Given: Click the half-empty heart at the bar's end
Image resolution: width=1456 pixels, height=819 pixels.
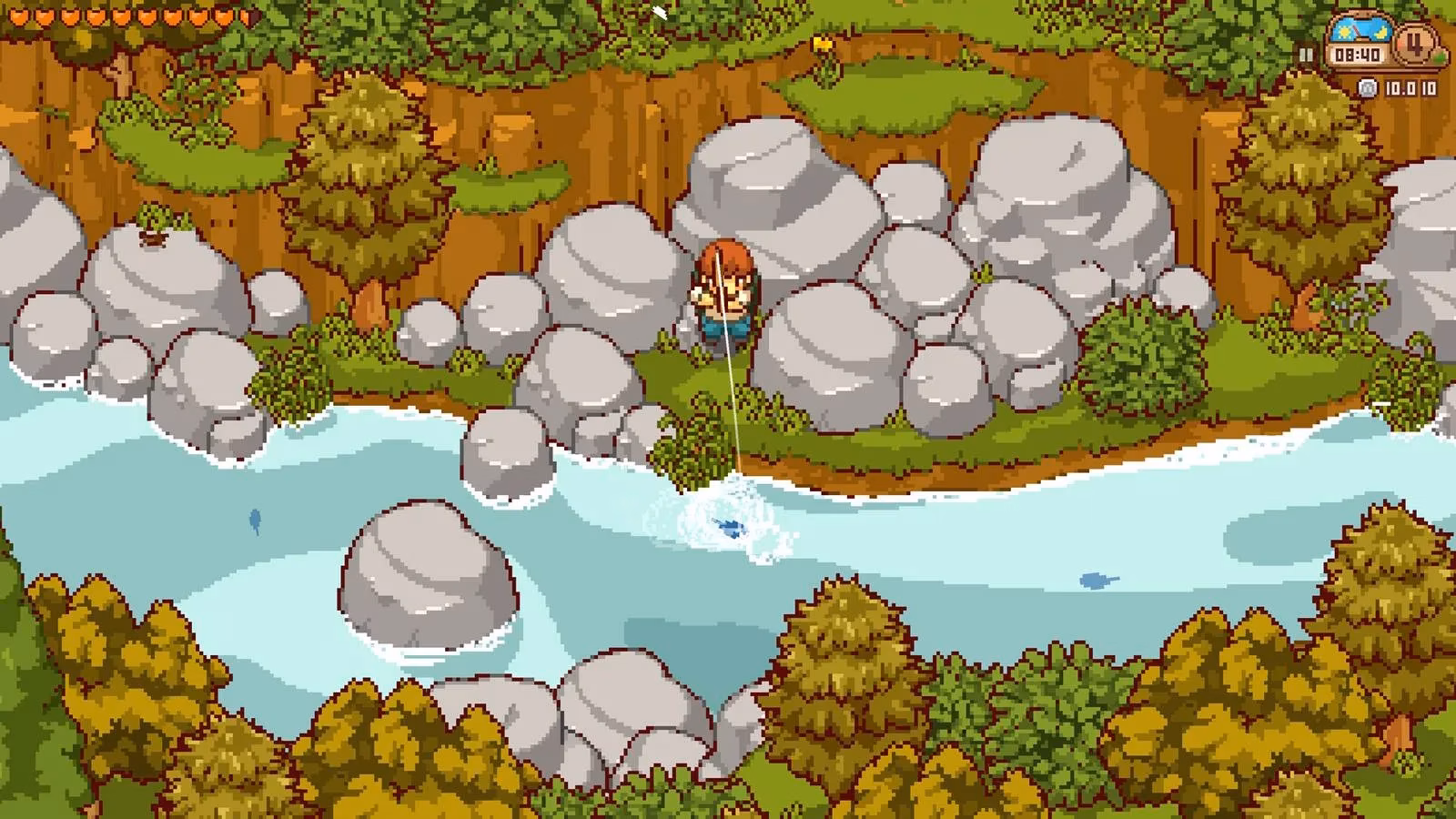Looking at the screenshot, I should pyautogui.click(x=249, y=17).
